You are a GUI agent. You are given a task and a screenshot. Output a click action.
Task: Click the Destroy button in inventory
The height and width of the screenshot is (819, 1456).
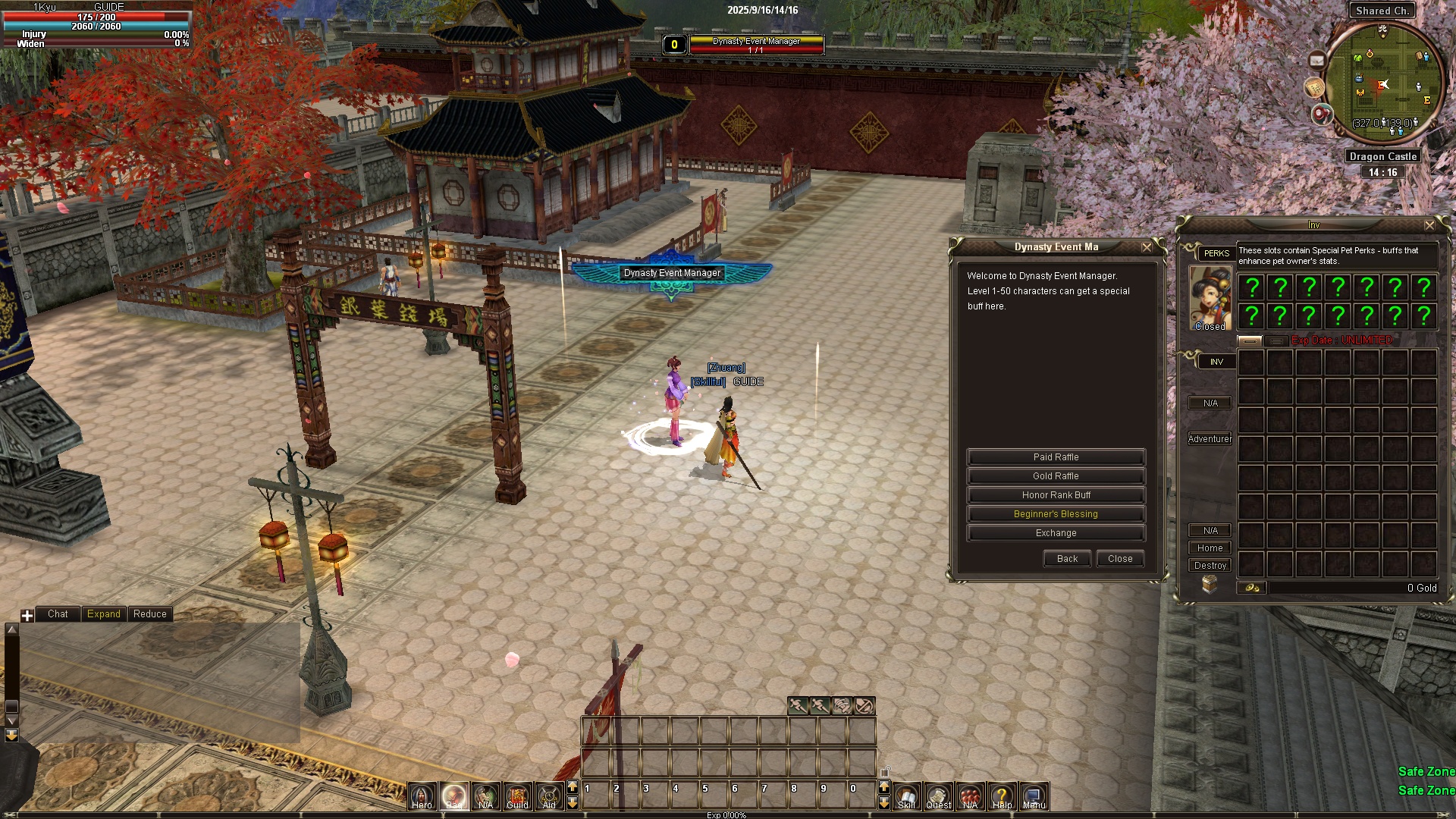(x=1210, y=566)
